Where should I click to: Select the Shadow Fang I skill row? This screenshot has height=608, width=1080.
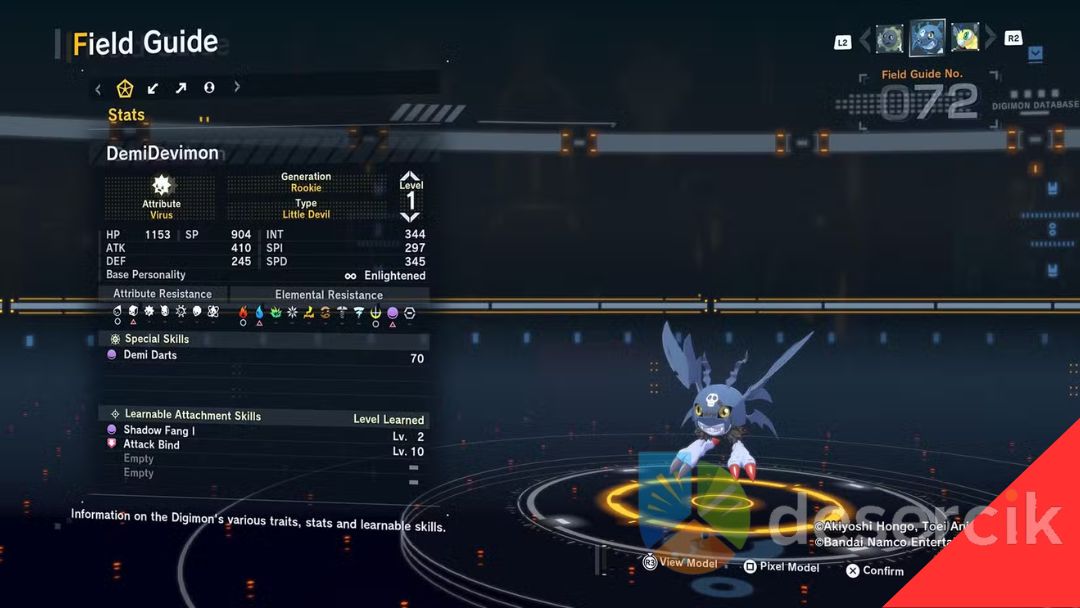(x=159, y=430)
